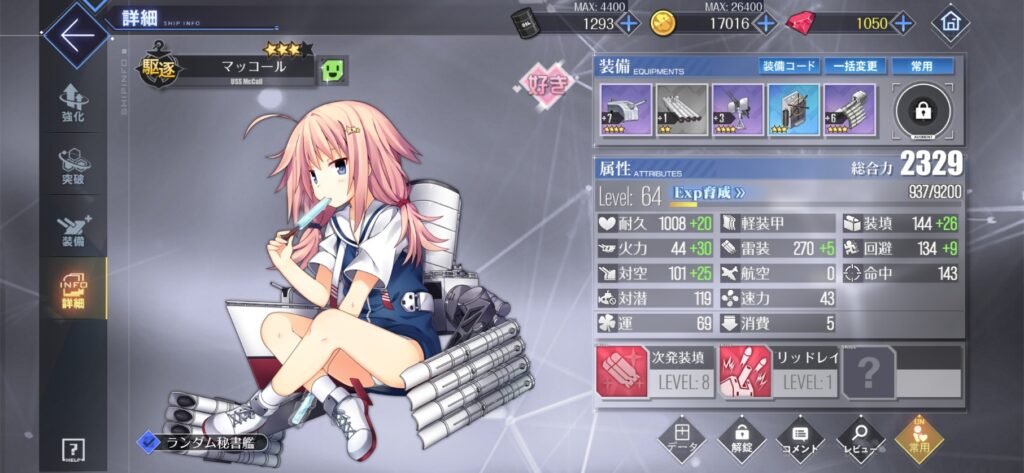
Task: Return to the home screen
Action: [950, 23]
